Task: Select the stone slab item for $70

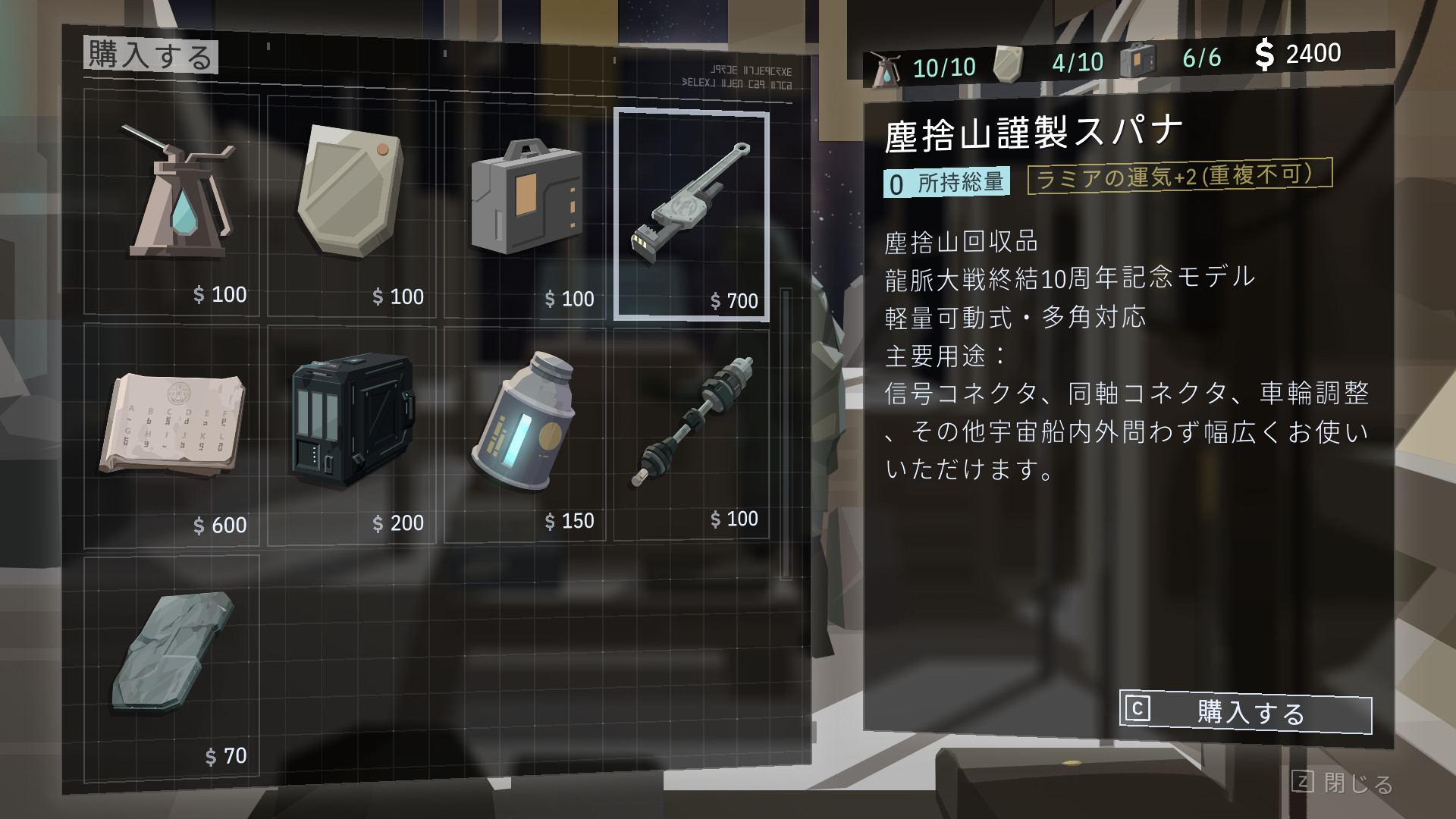Action: coord(174,652)
